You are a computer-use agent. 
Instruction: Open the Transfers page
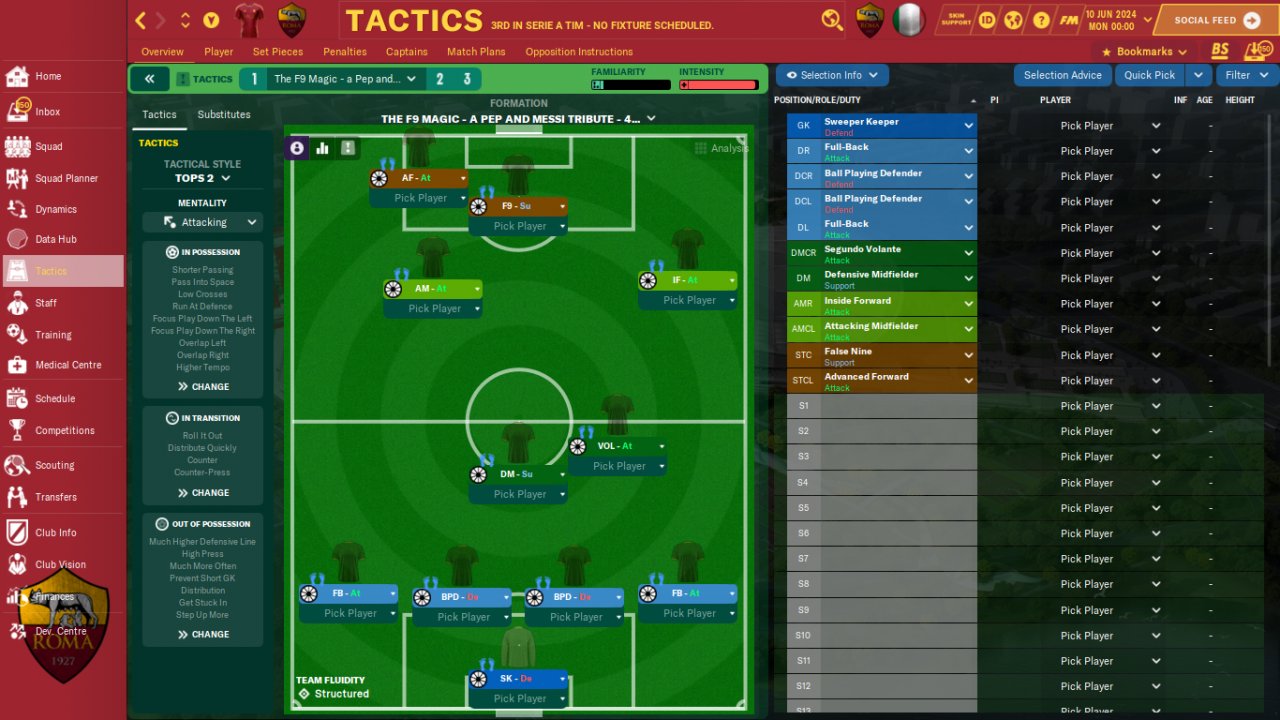pos(55,497)
